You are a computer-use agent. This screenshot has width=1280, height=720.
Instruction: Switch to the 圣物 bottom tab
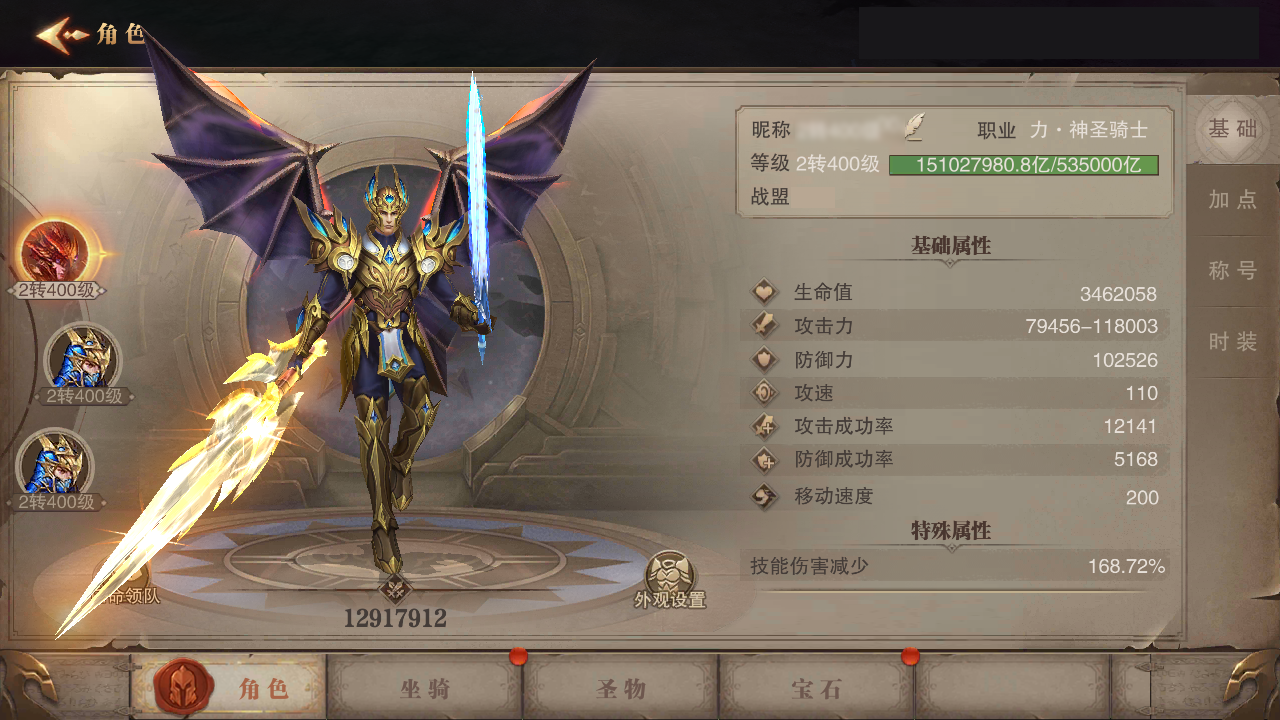(621, 688)
